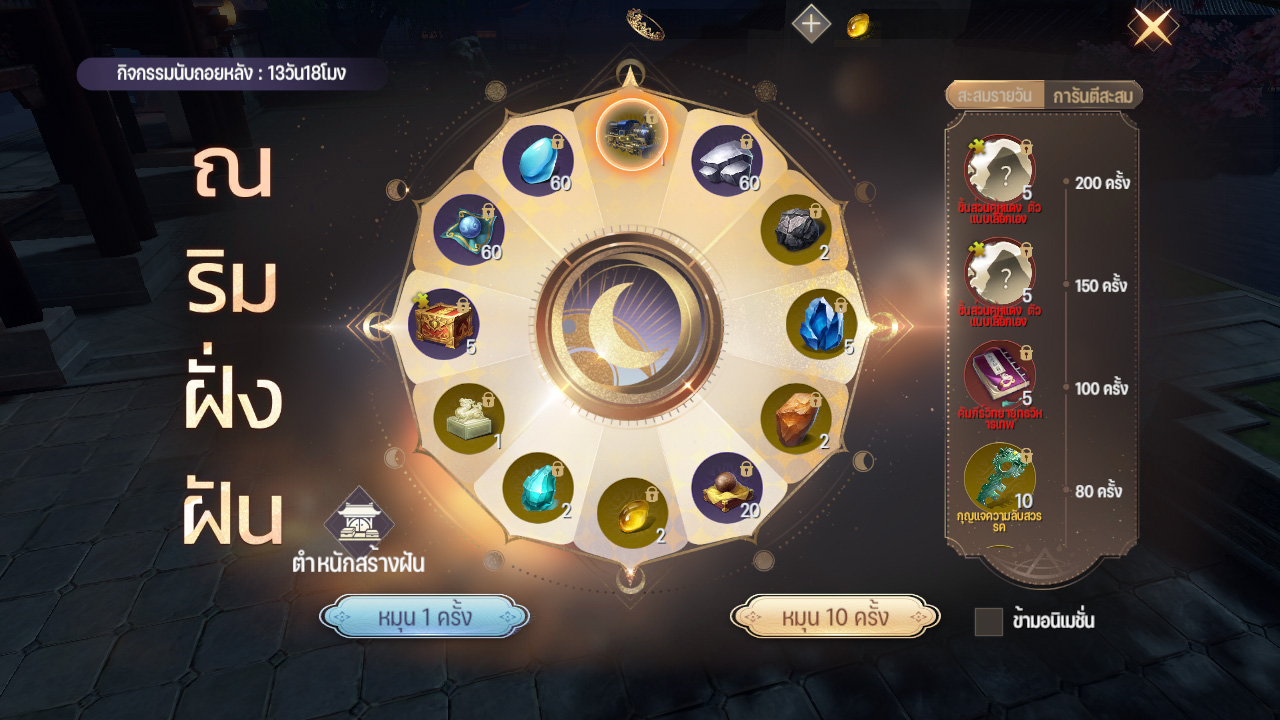Select the dark coal rock prize
This screenshot has width=1280, height=720.
796,230
